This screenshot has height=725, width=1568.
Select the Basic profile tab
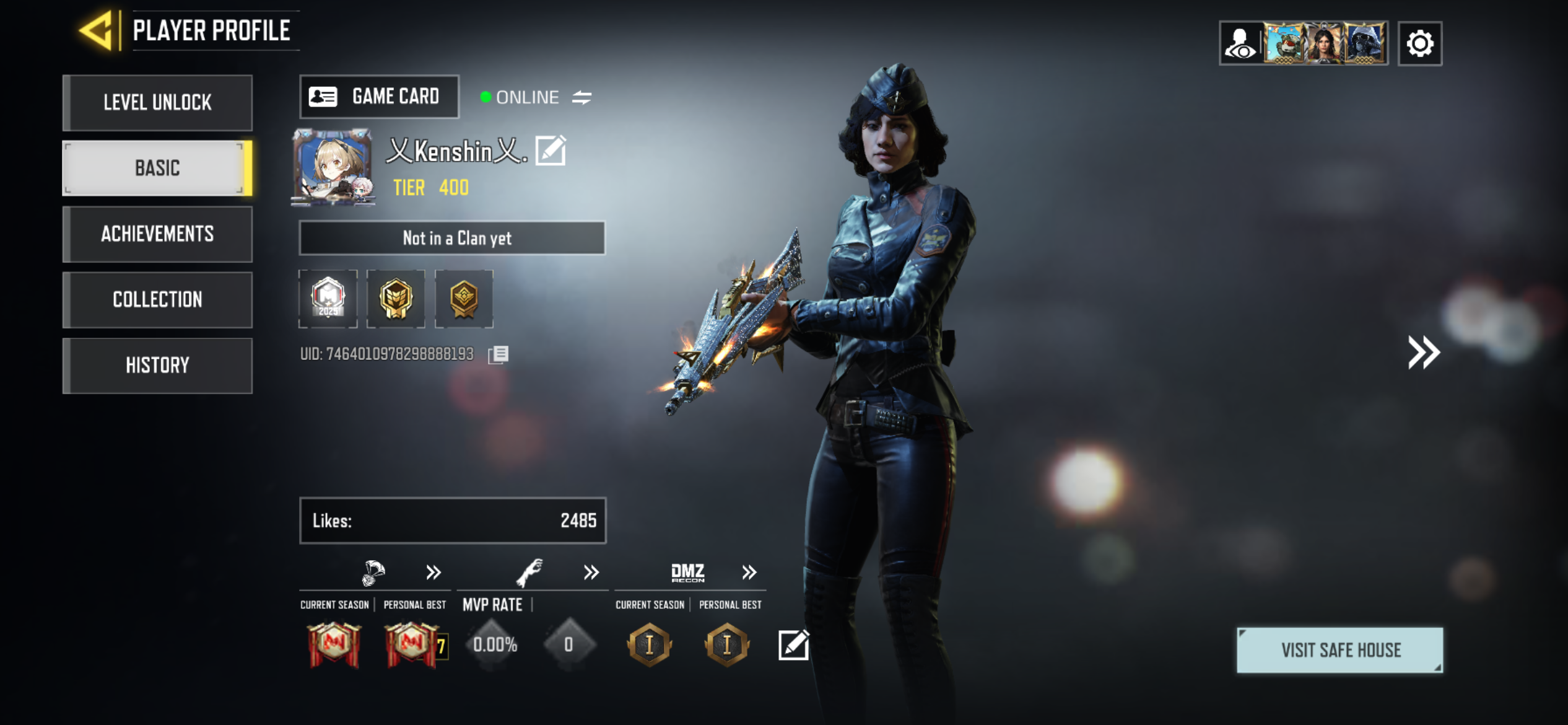pyautogui.click(x=157, y=168)
